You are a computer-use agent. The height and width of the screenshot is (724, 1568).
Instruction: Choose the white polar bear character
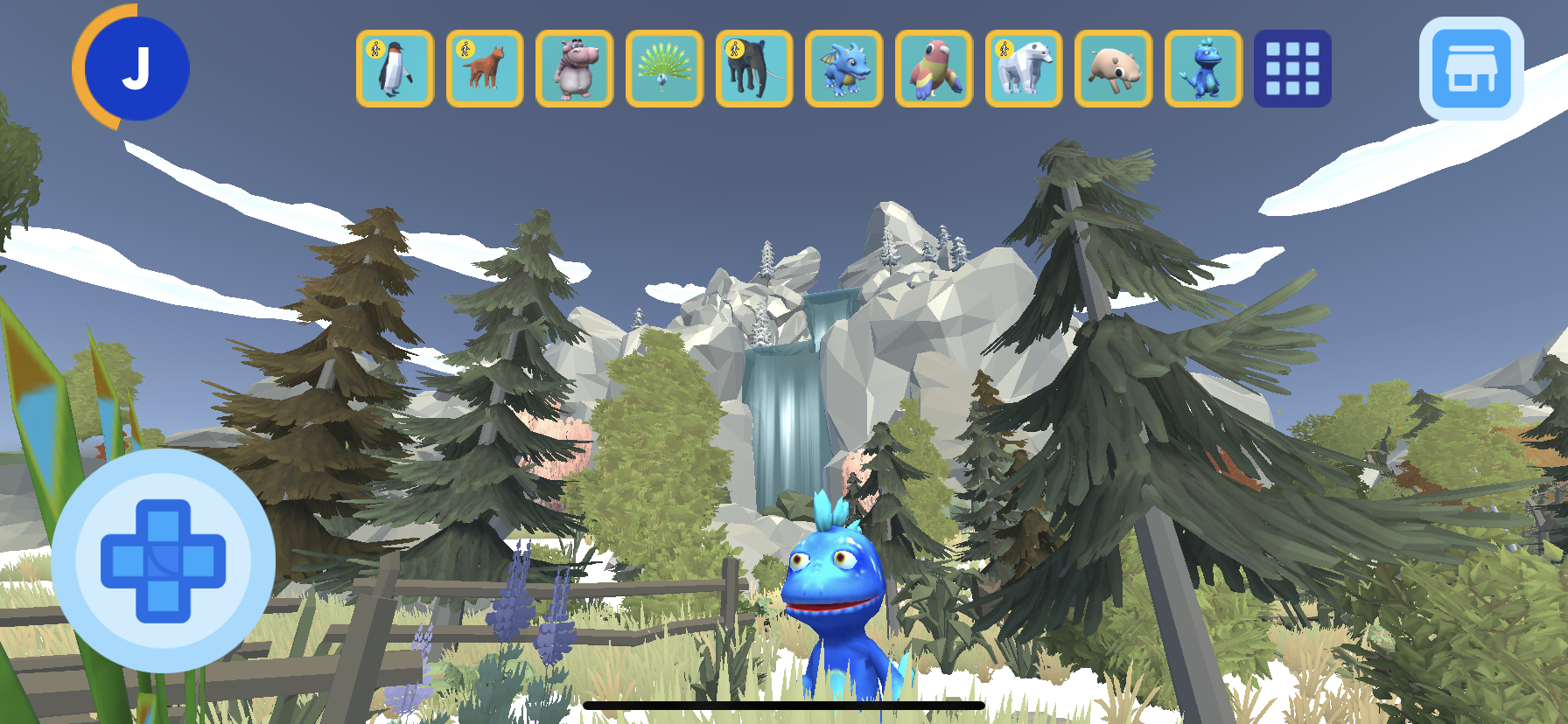(1024, 69)
